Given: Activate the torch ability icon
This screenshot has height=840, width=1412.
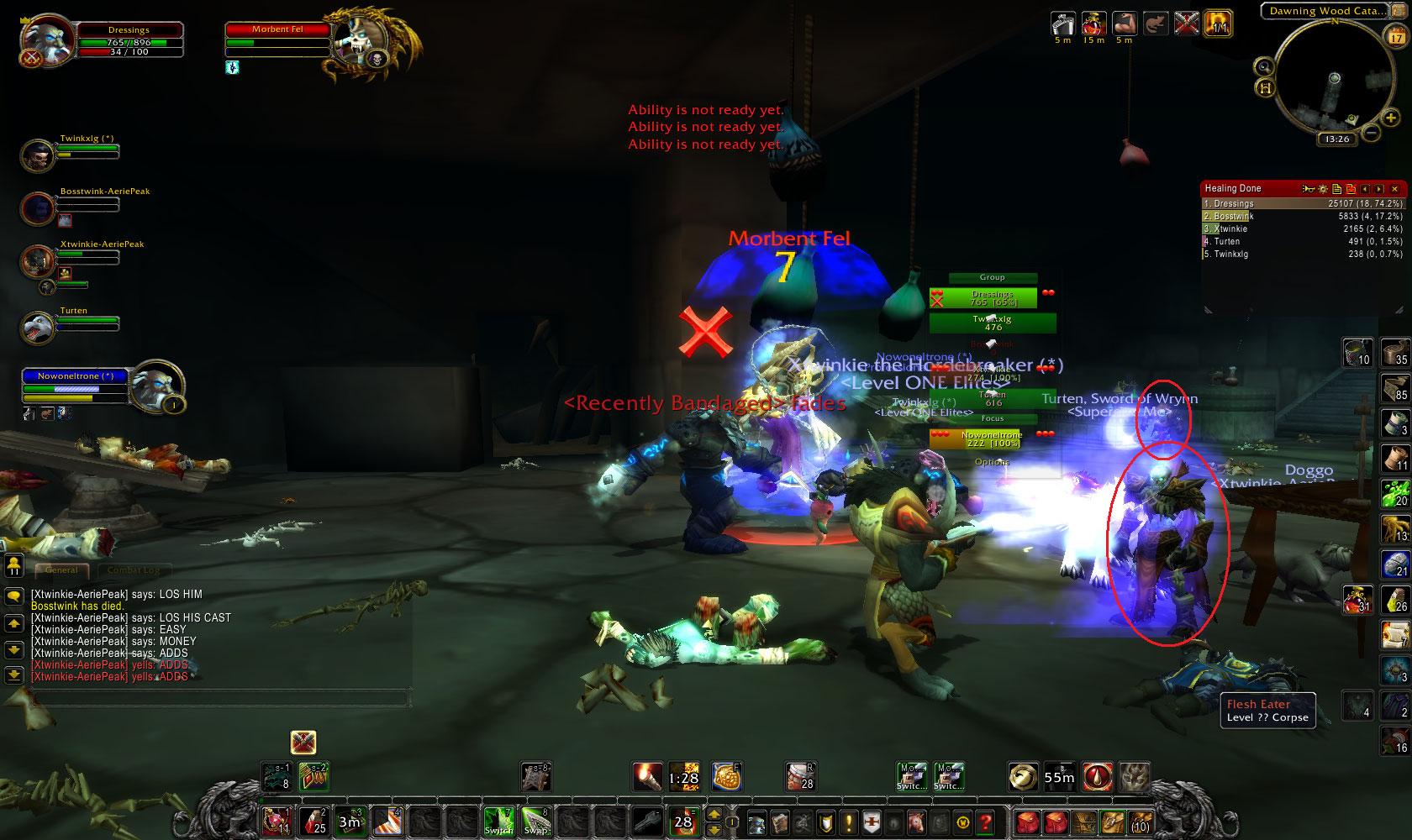Looking at the screenshot, I should click(x=648, y=777).
